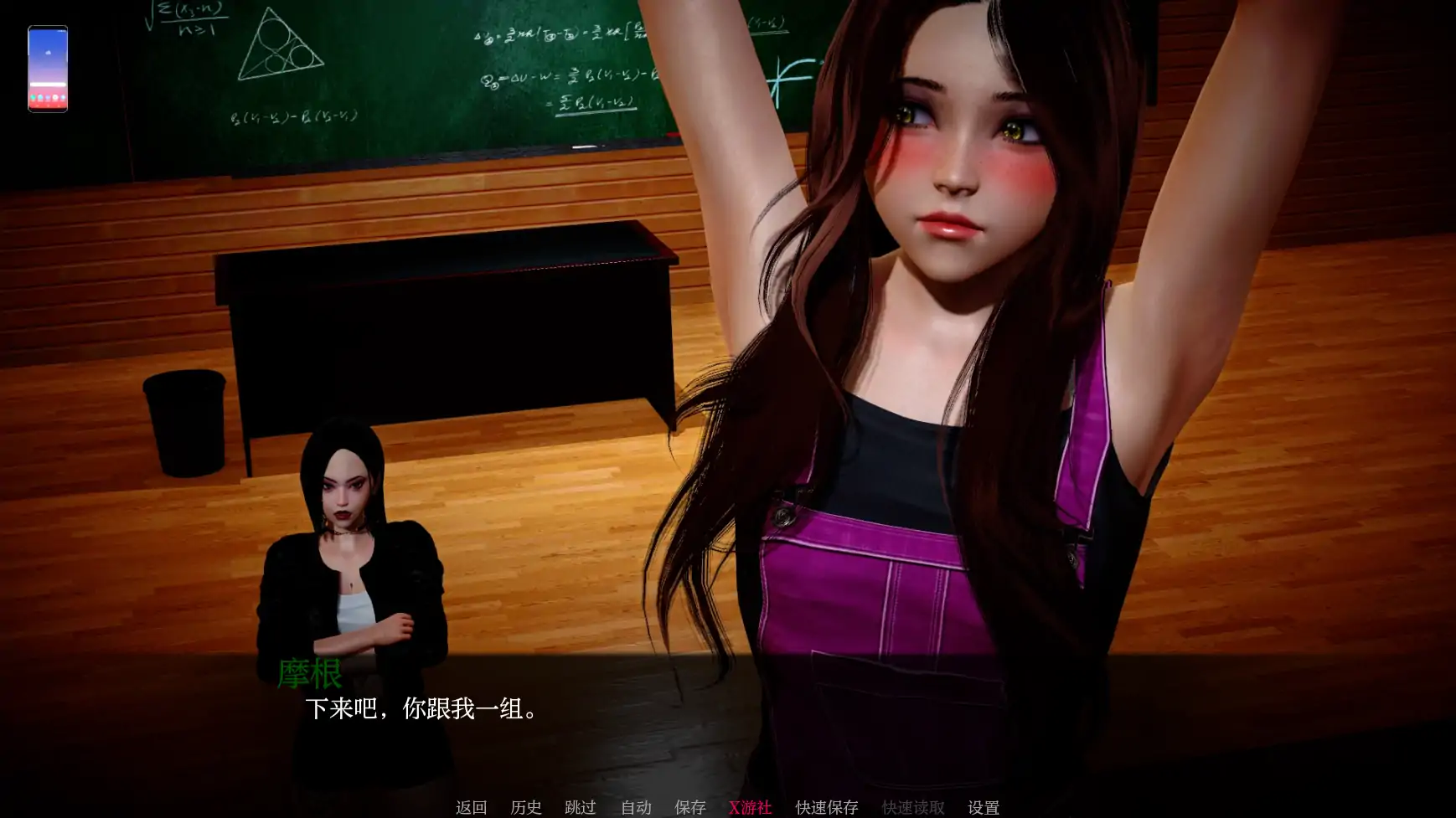The image size is (1456, 818).
Task: Tap the teal chat app on the phone dock
Action: pos(32,97)
